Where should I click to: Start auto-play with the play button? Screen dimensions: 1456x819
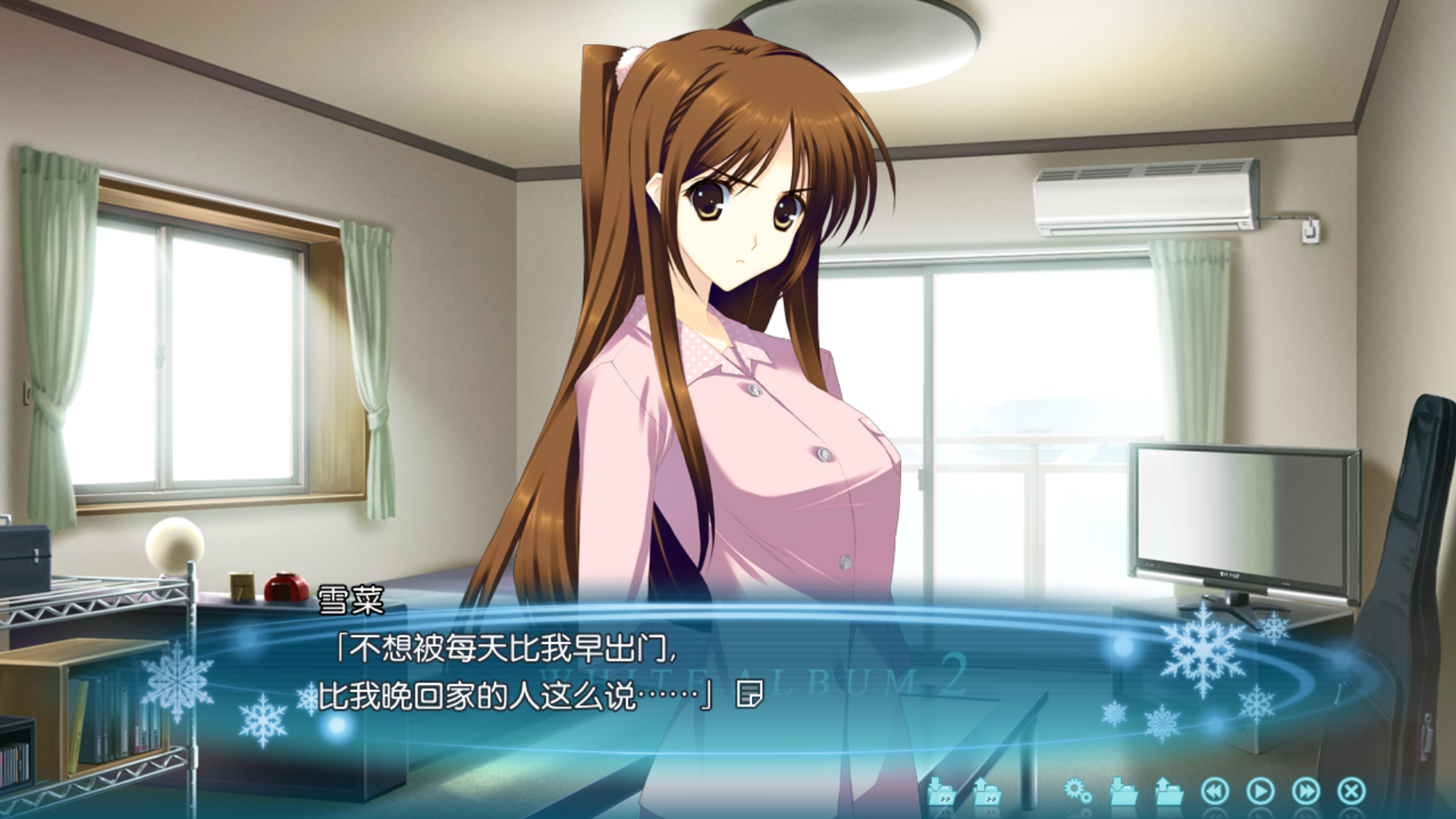1260,791
